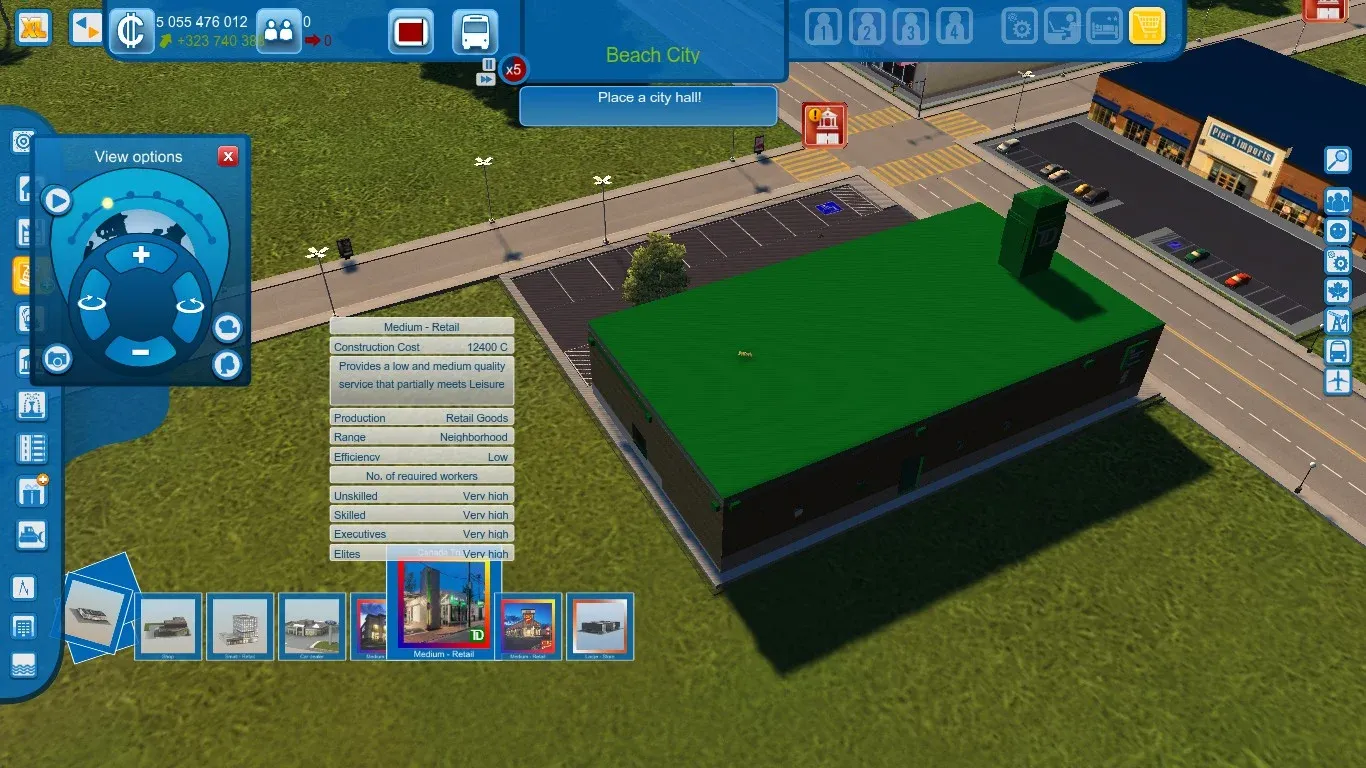Open the population panel icon
This screenshot has height=768, width=1366.
click(x=278, y=30)
